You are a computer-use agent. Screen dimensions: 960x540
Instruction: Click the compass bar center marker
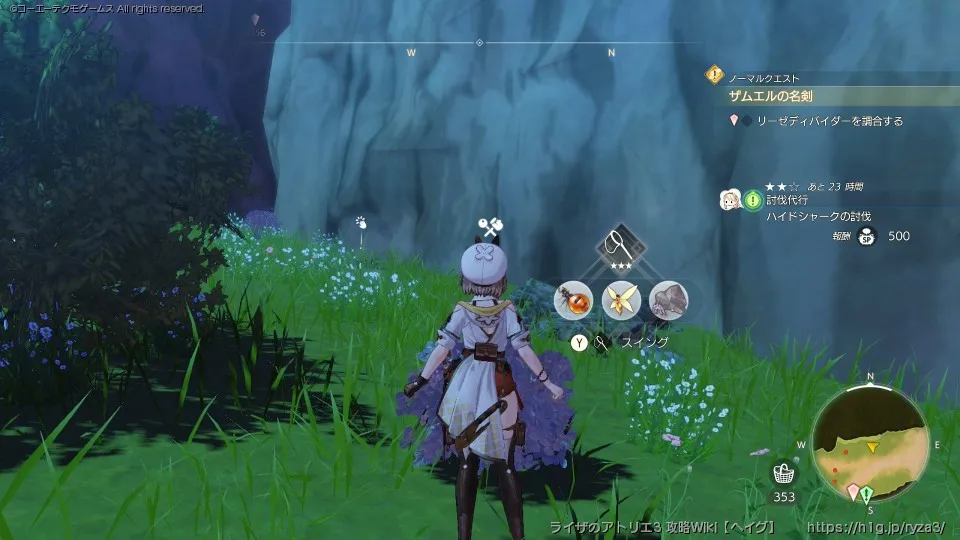click(x=479, y=43)
